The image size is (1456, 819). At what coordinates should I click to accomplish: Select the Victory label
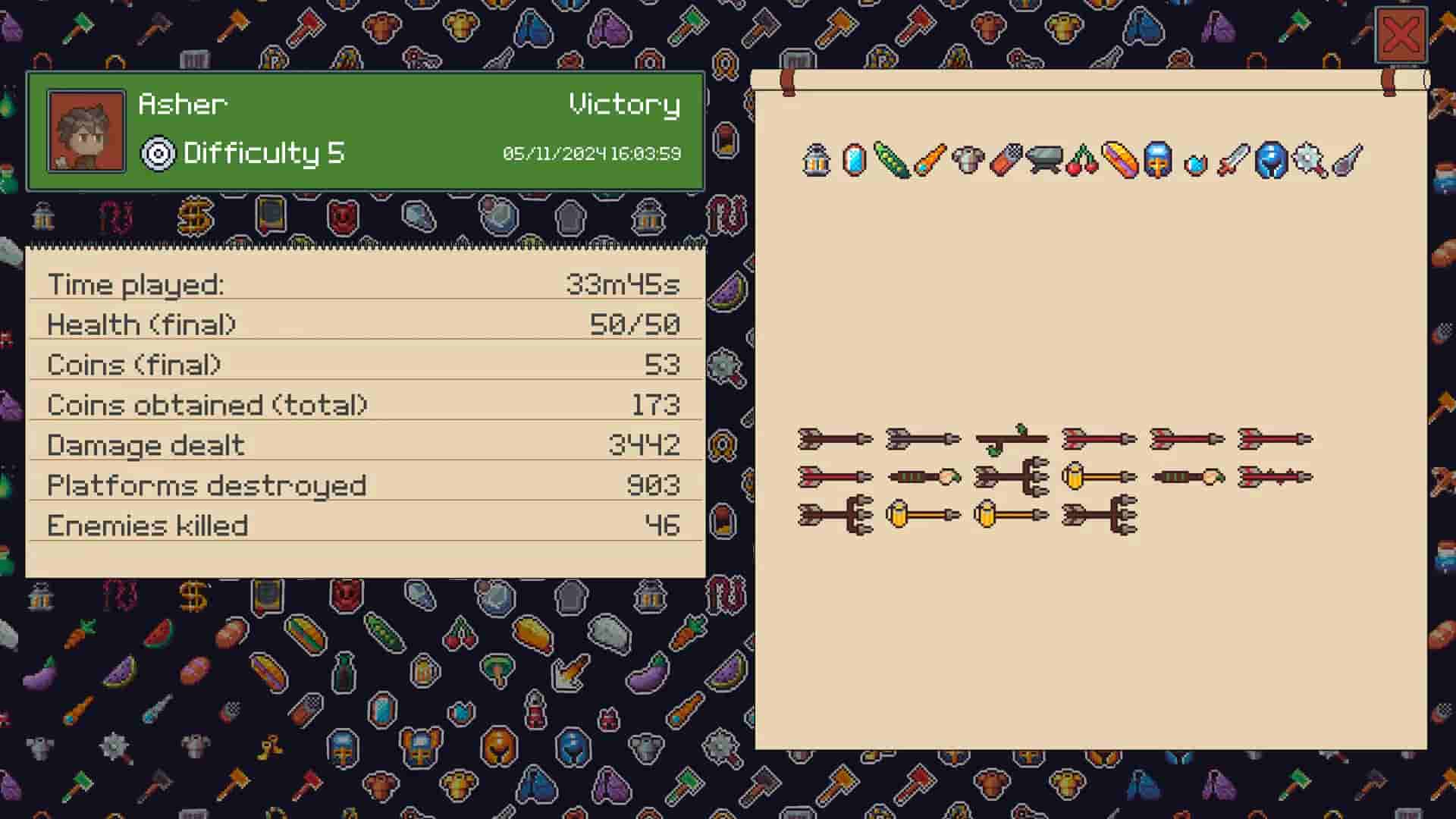pyautogui.click(x=623, y=106)
